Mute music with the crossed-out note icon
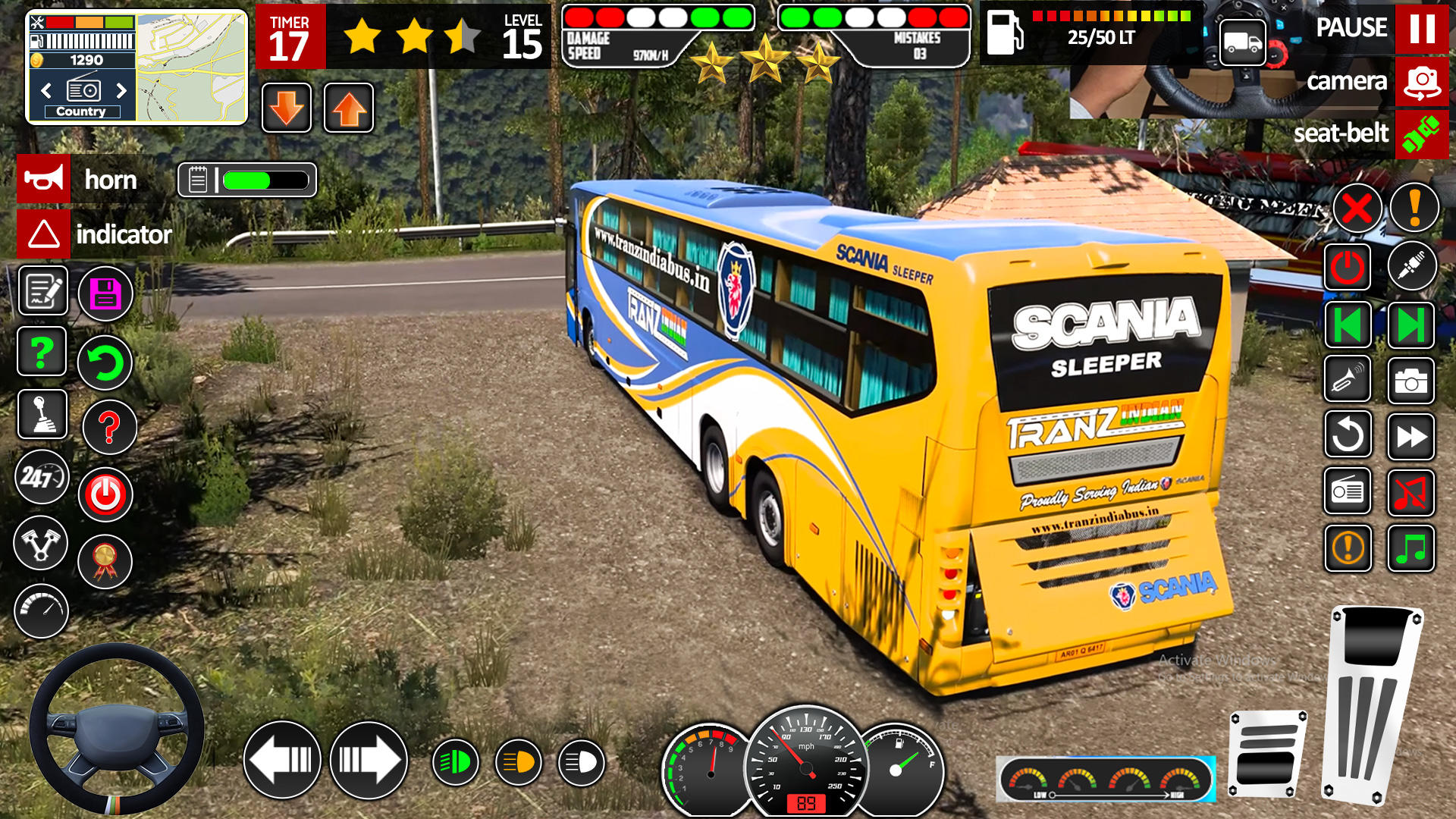 point(1410,492)
